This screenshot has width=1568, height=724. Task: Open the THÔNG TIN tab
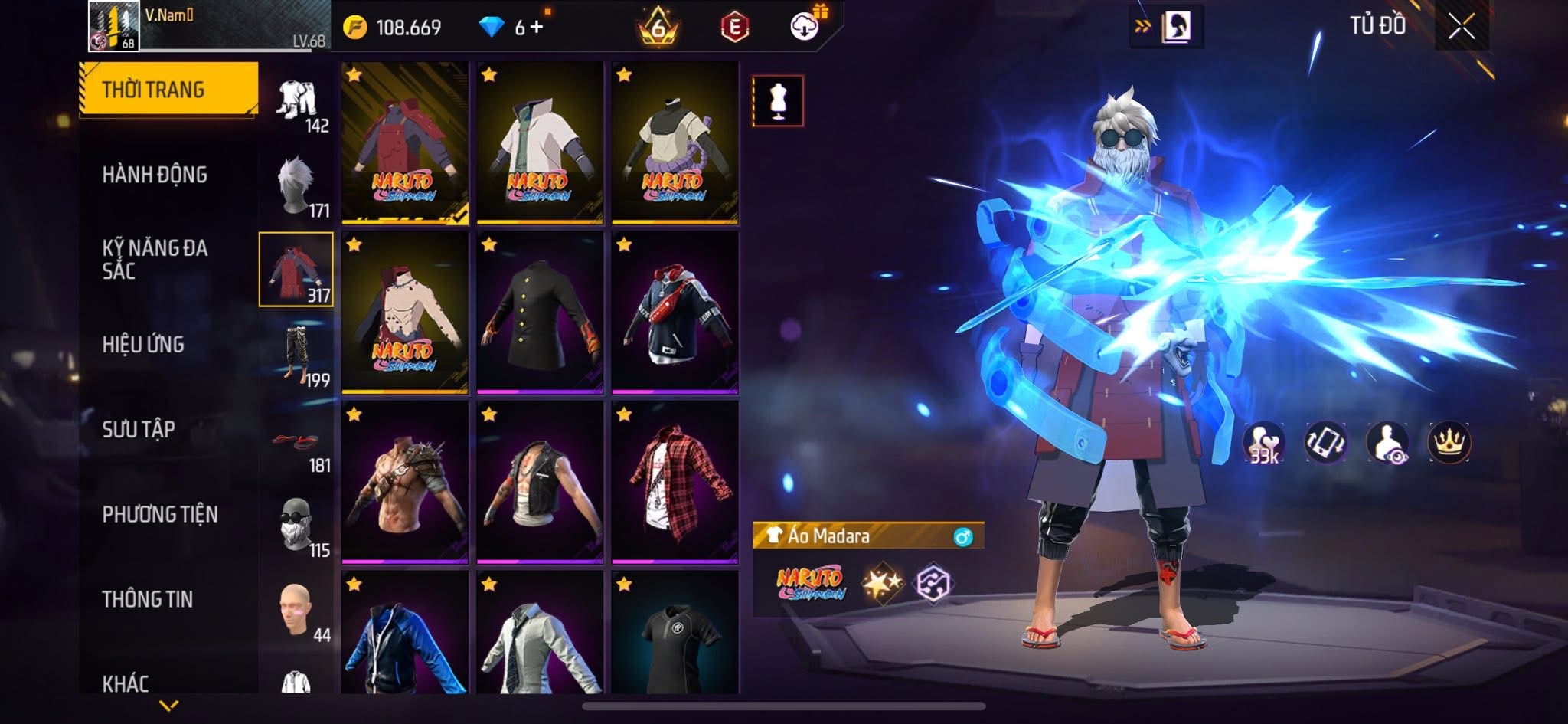(x=147, y=599)
